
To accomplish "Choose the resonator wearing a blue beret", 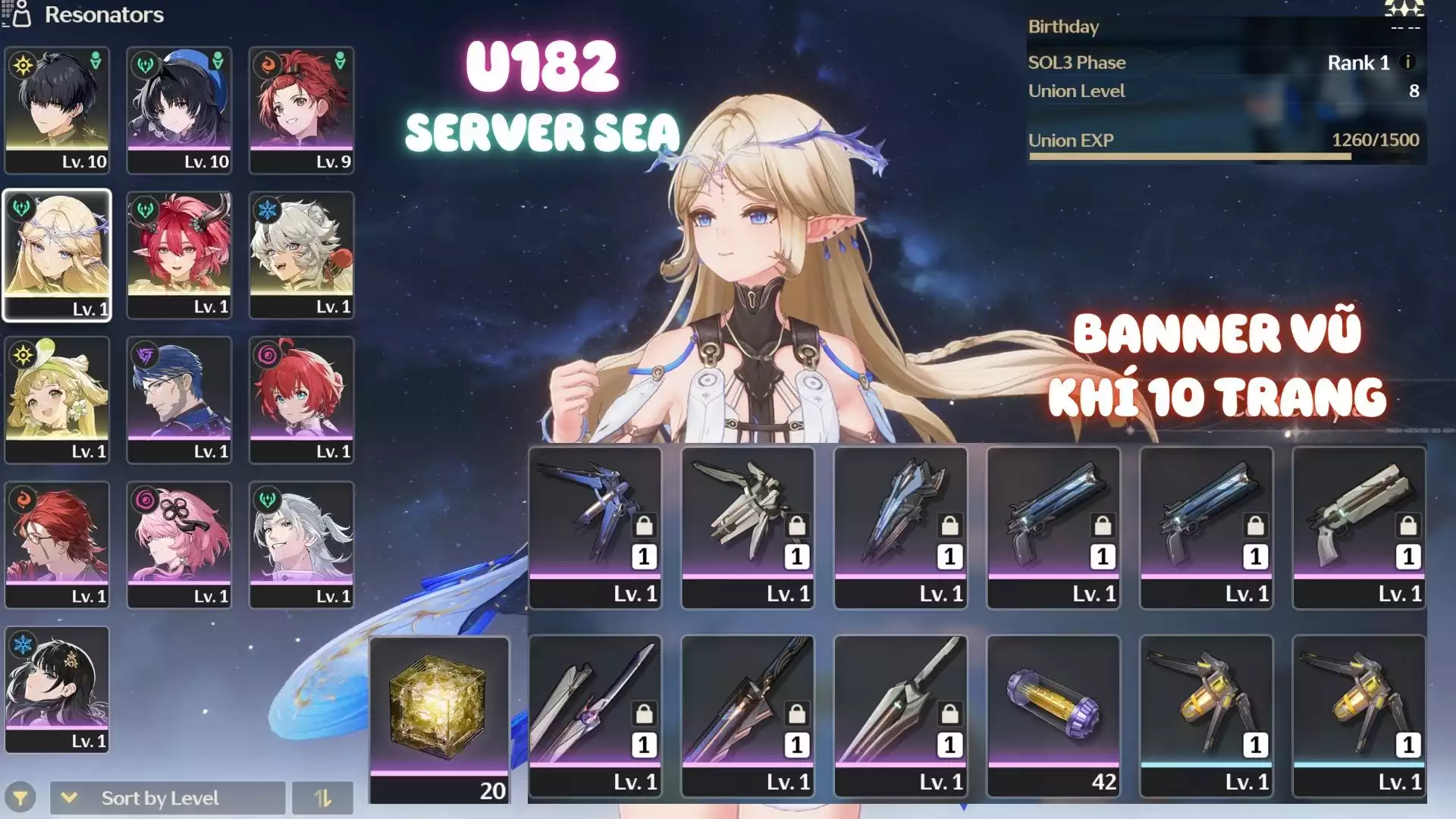I will (x=179, y=110).
